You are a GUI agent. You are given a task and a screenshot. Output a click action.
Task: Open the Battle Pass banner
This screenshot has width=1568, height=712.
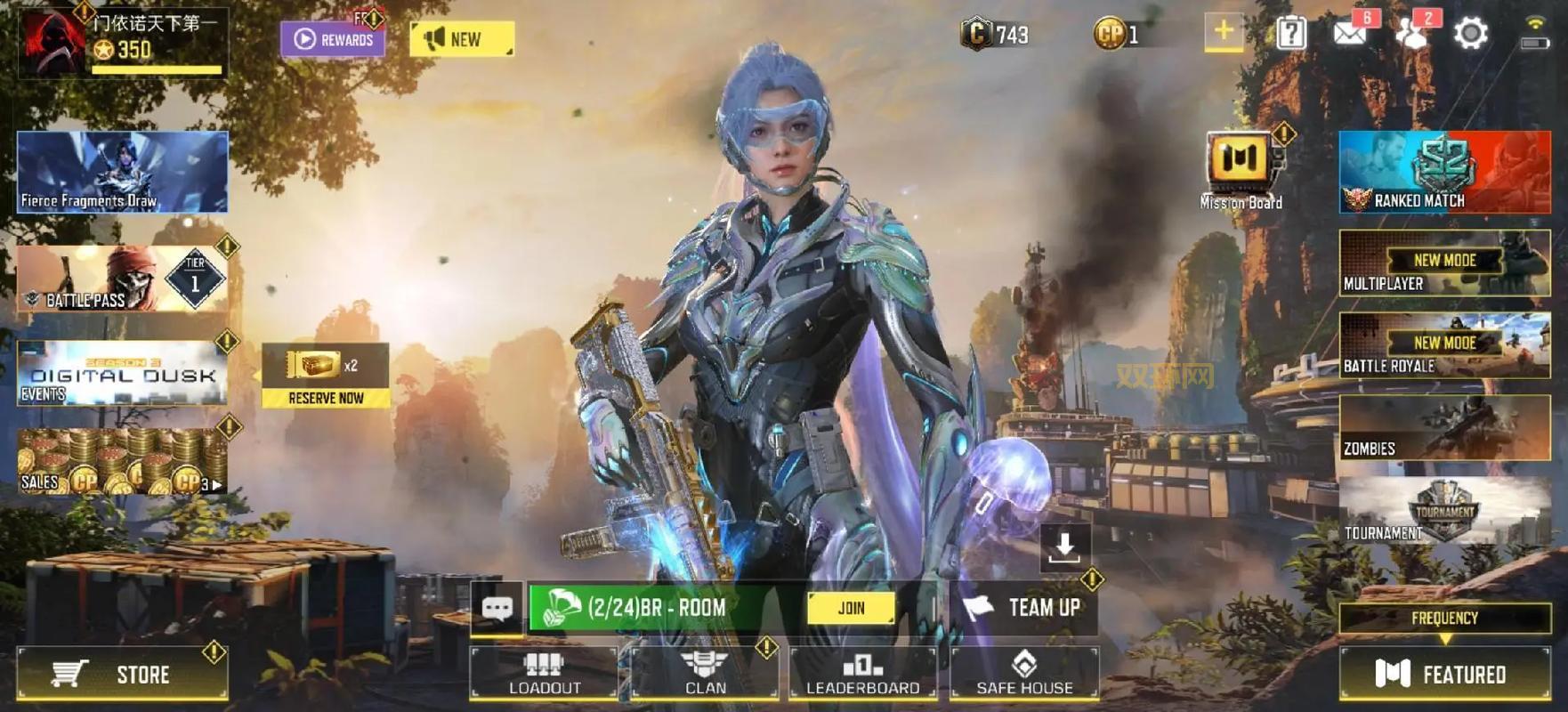(x=122, y=279)
